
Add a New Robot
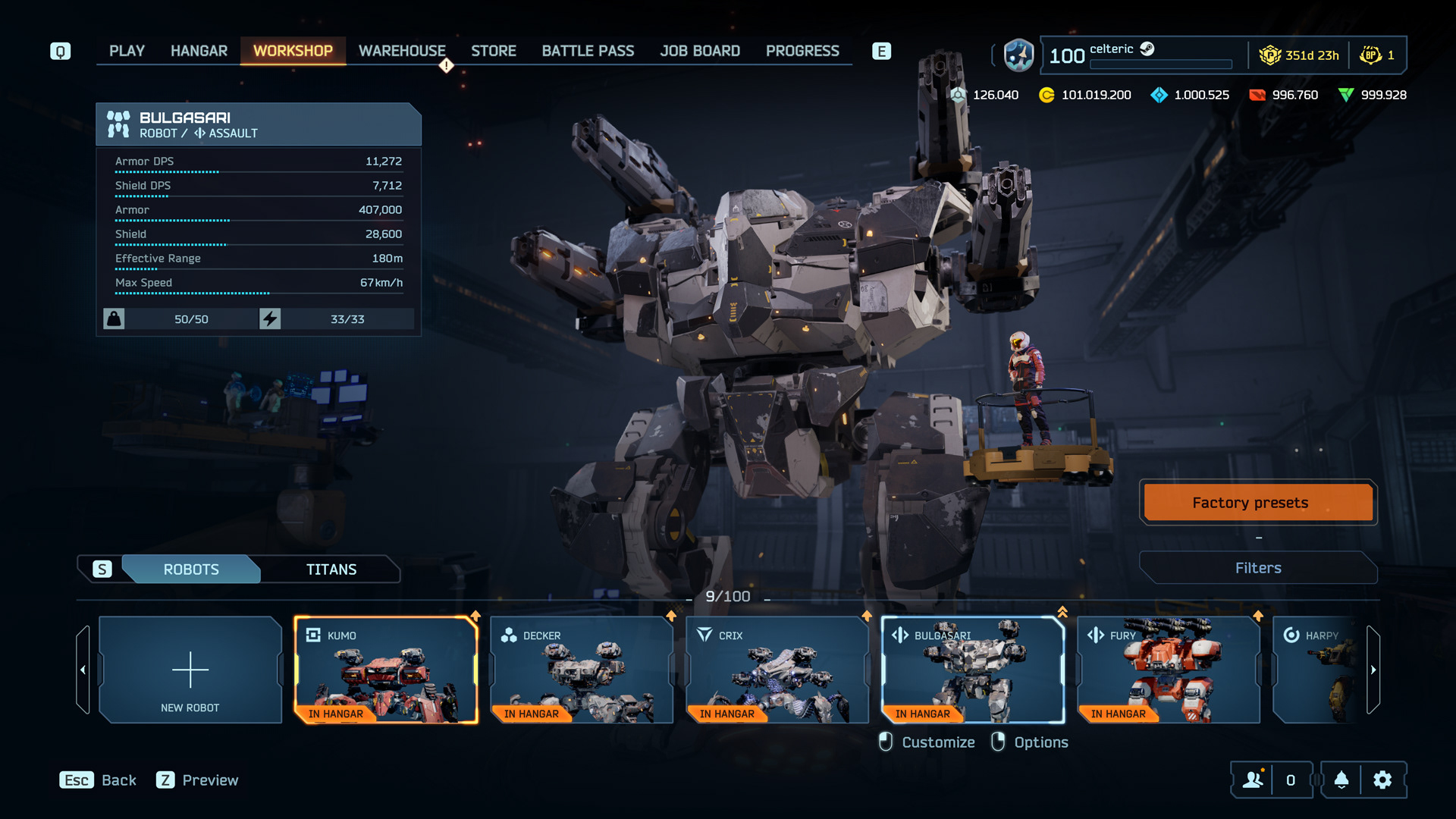[x=190, y=670]
